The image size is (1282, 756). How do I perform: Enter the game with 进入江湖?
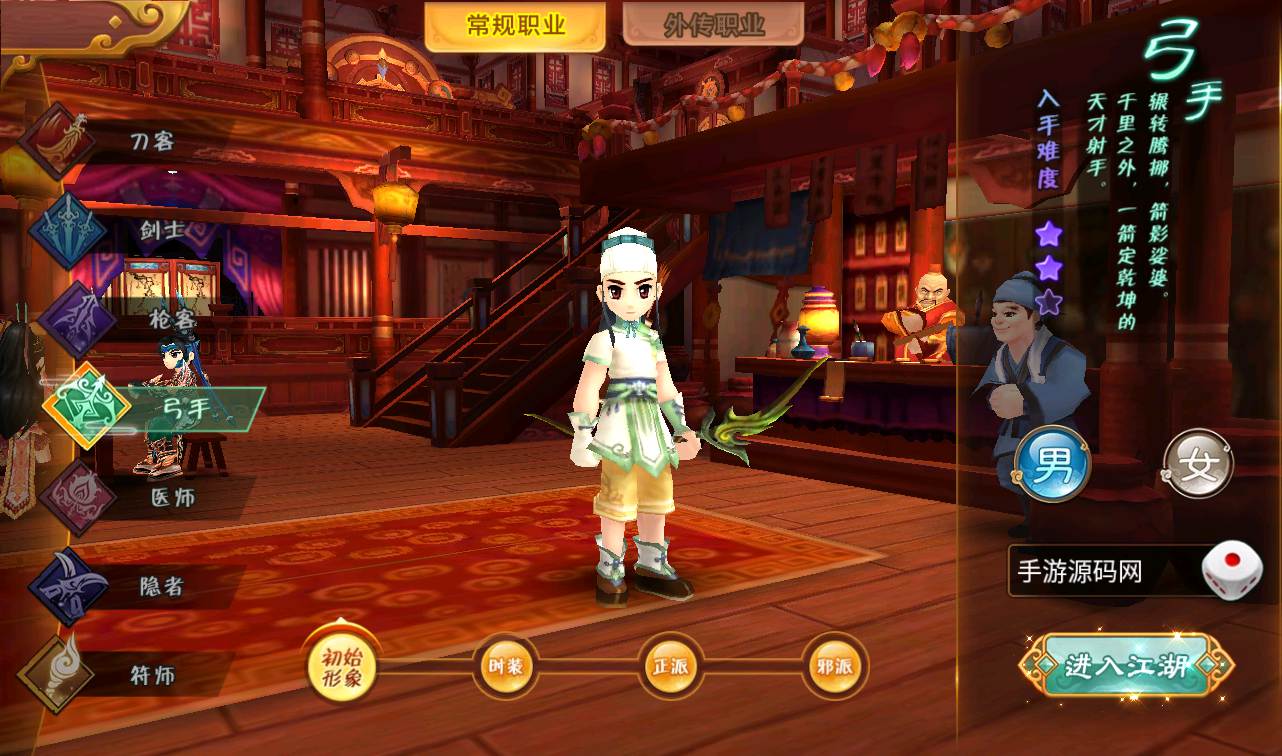click(x=1125, y=666)
